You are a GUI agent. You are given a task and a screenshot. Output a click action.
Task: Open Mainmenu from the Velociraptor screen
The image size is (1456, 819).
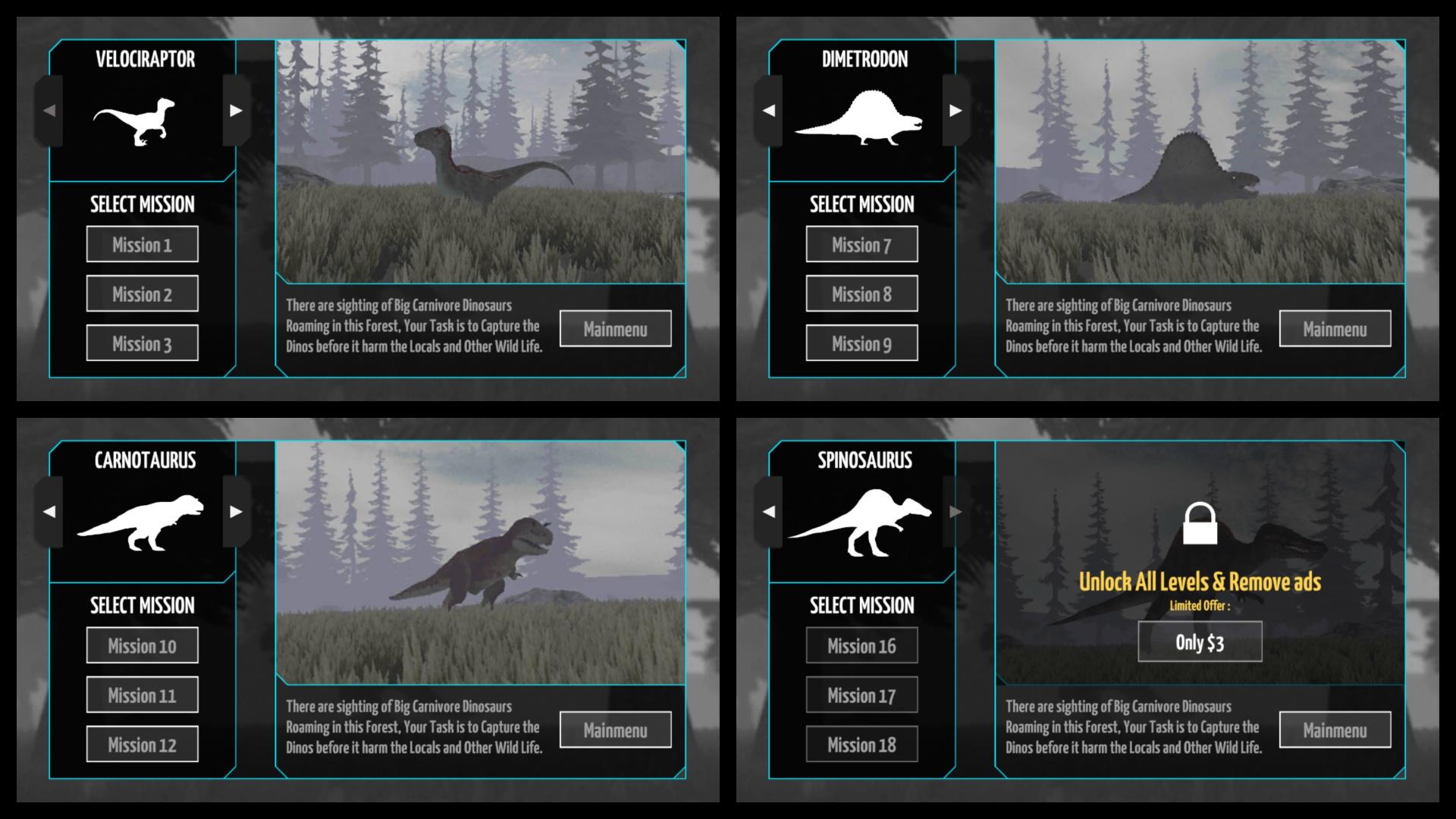point(615,328)
